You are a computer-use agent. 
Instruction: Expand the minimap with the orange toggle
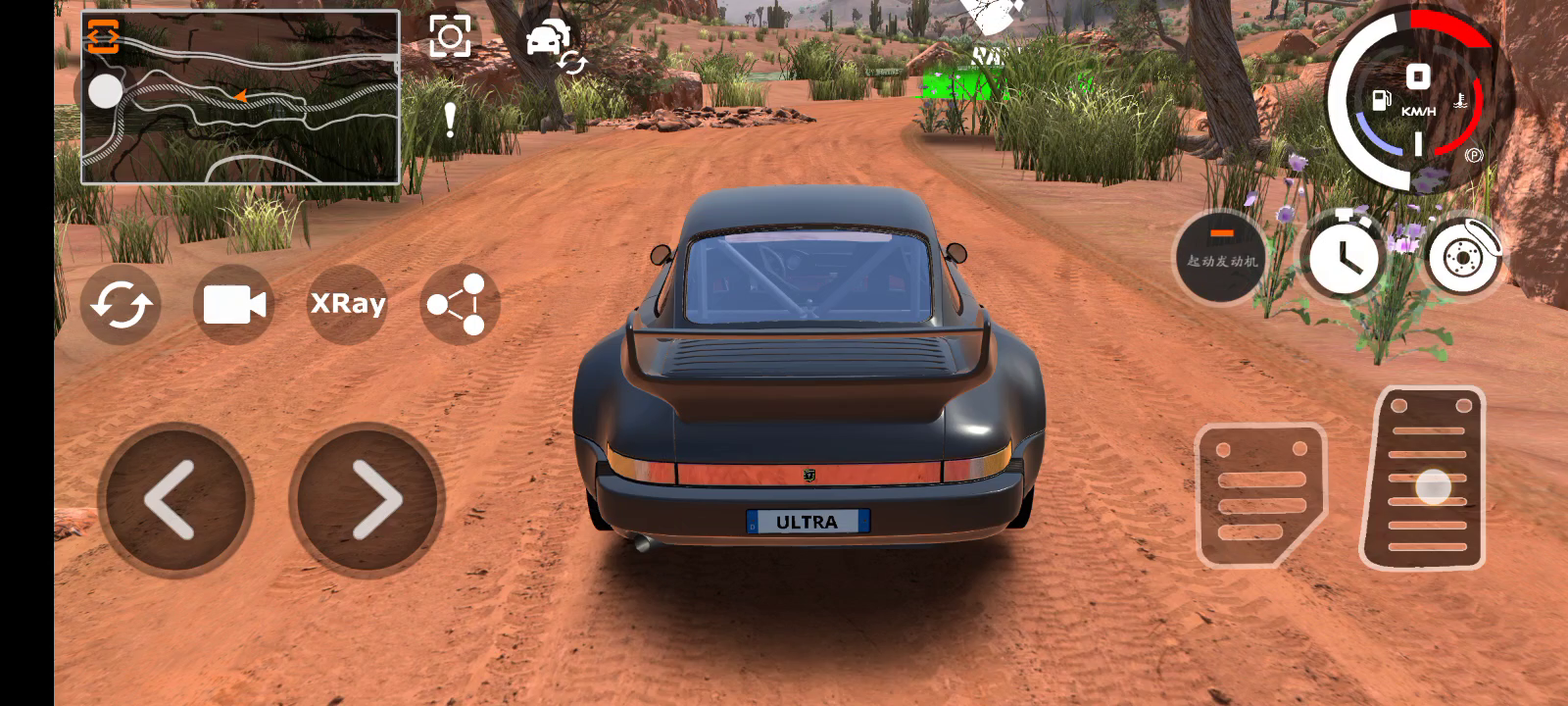tap(102, 36)
